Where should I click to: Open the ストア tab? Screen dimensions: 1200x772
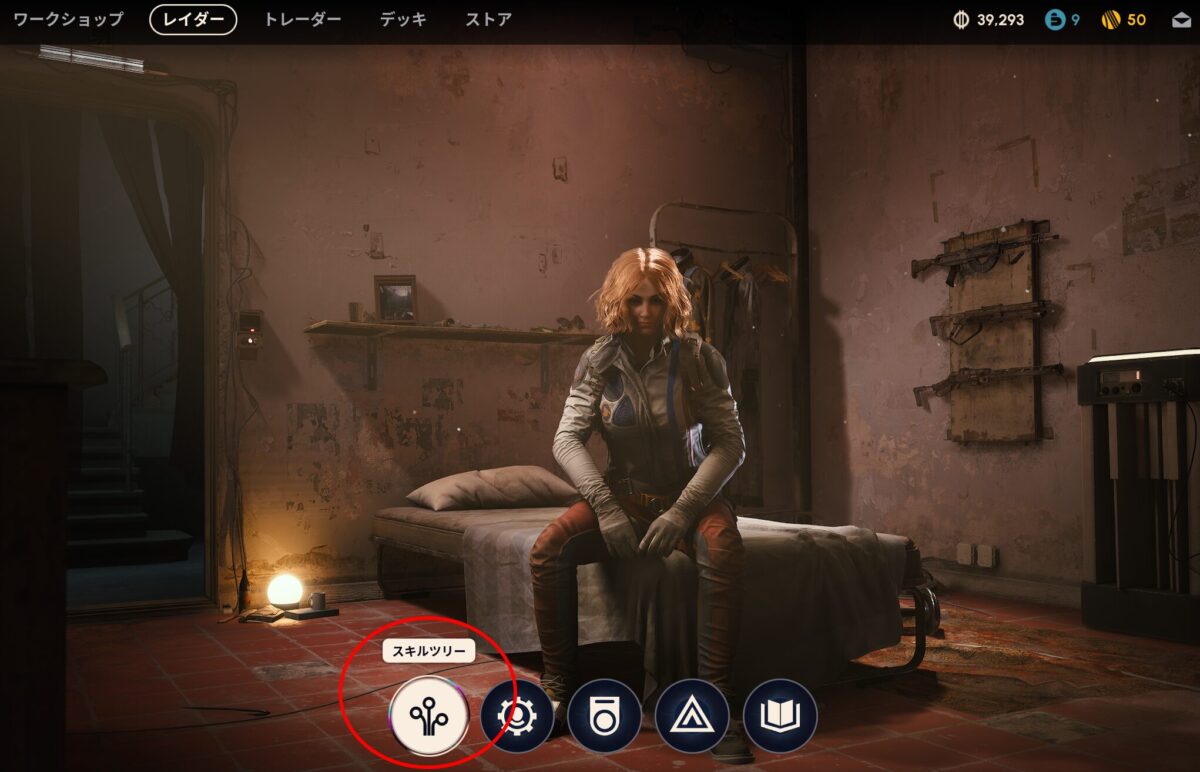point(489,20)
